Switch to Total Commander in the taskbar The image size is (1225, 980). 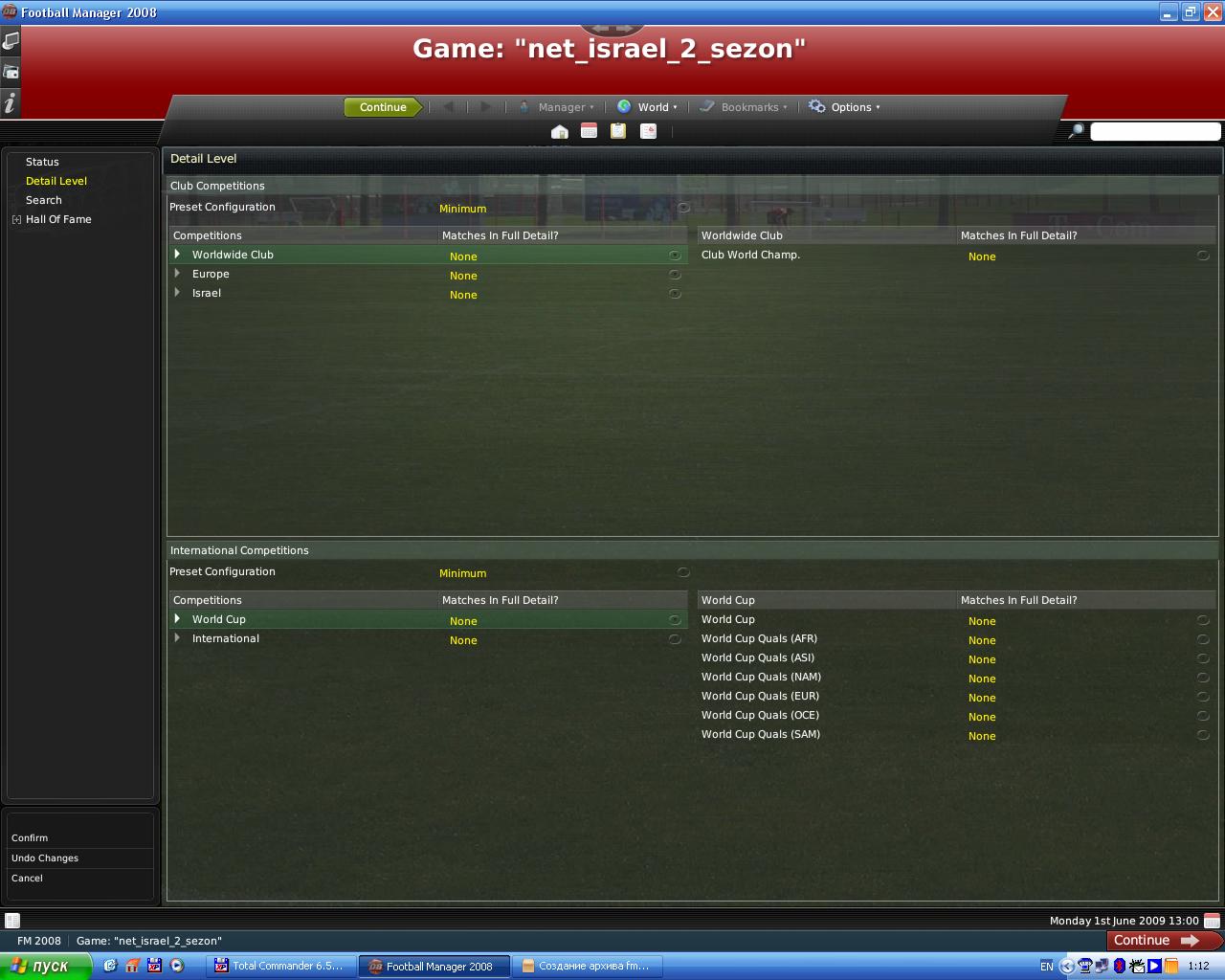[278, 966]
